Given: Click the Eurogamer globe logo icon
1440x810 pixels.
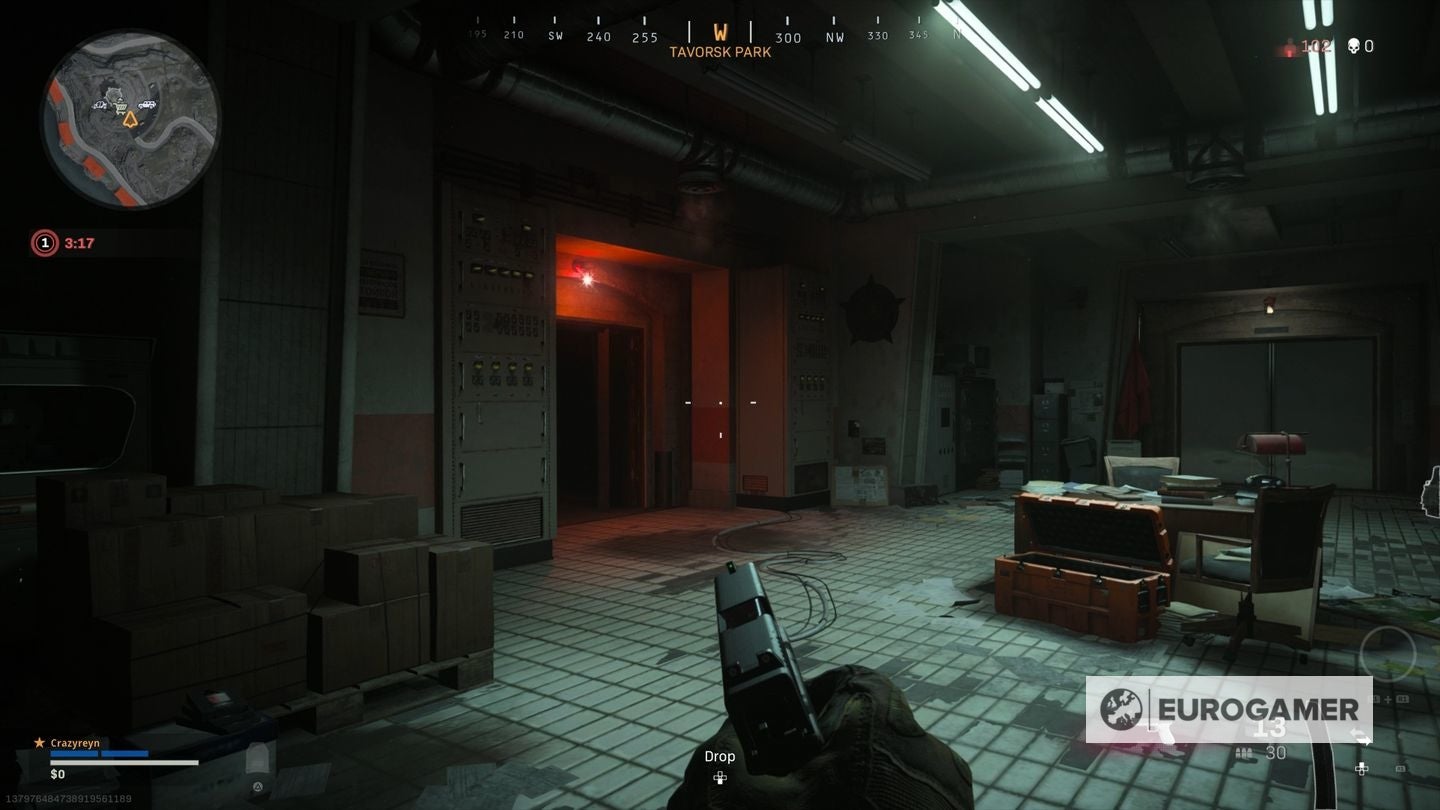Looking at the screenshot, I should point(1123,710).
